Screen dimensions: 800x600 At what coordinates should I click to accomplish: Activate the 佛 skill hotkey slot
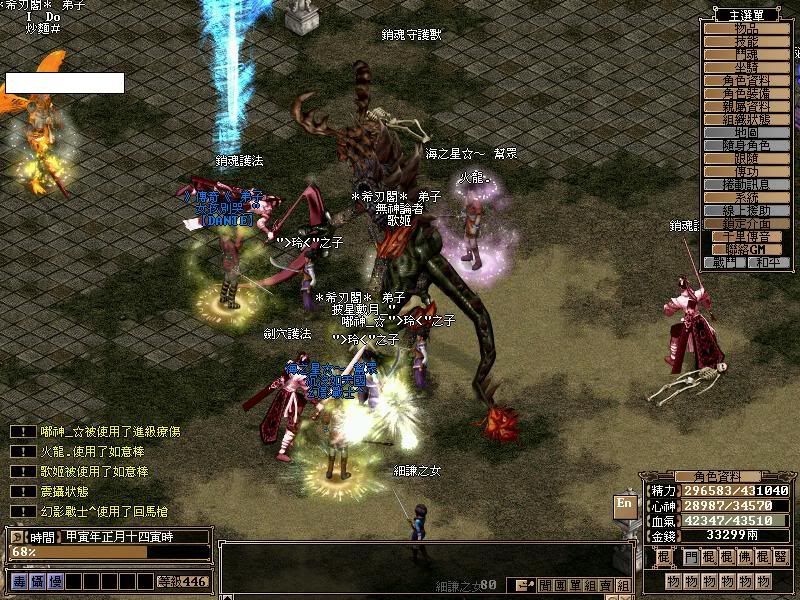[746, 556]
